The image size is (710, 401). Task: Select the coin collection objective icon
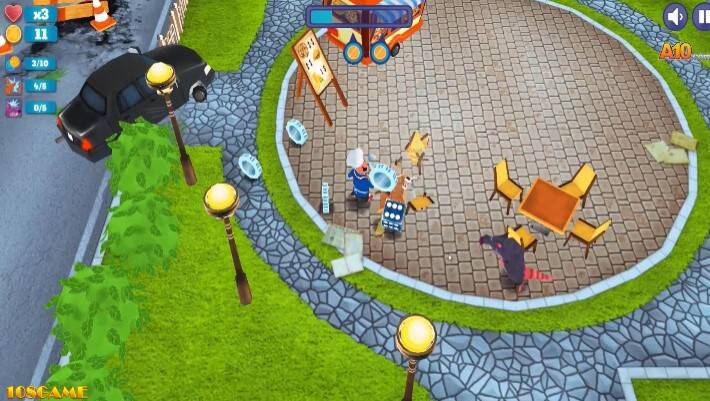(14, 64)
